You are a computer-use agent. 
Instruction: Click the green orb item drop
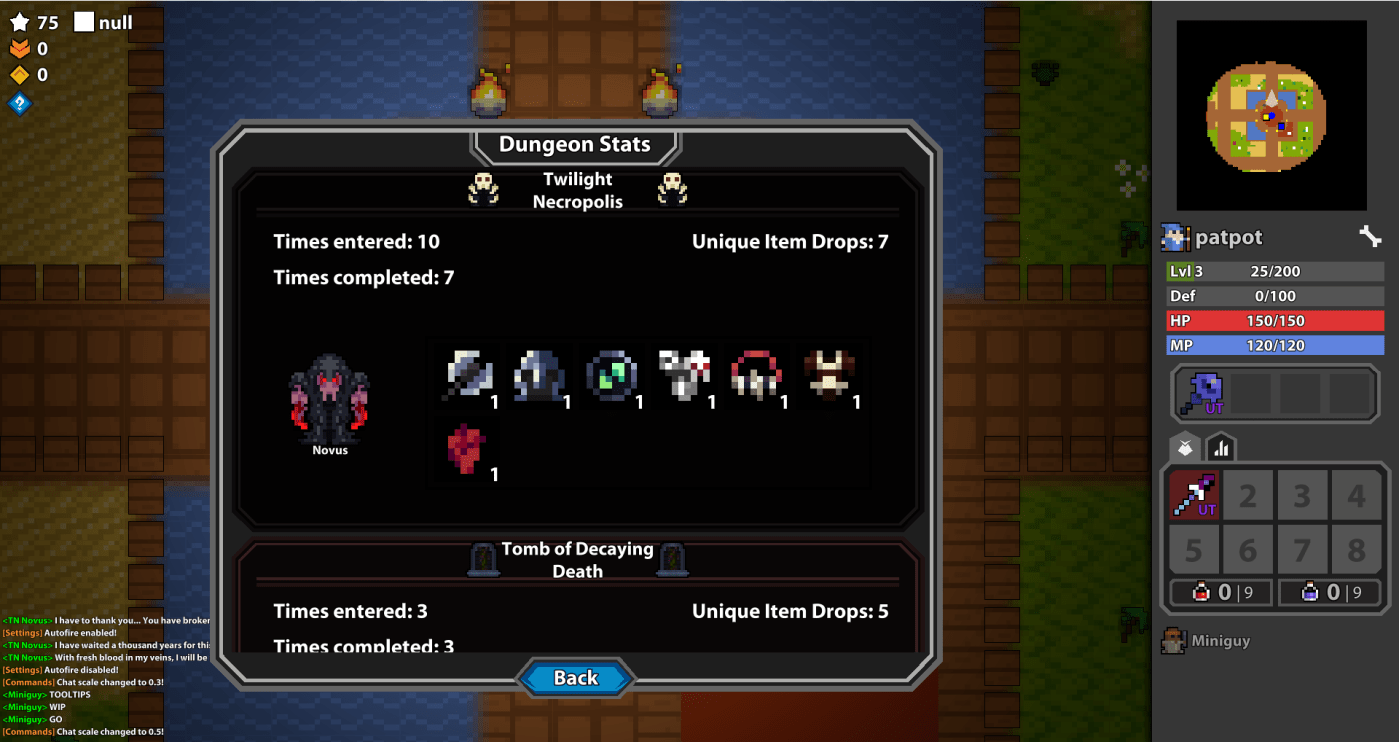[611, 375]
